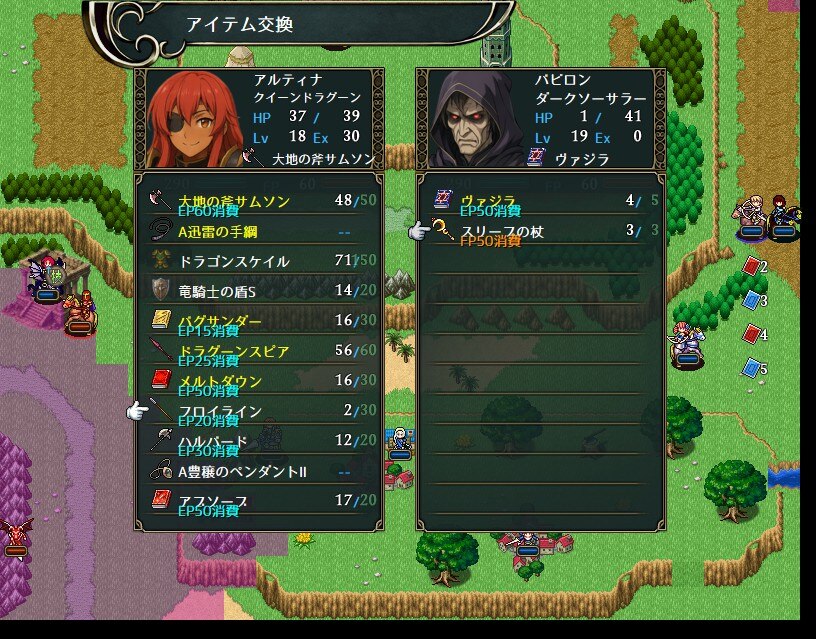Select the ドラゴンスケイル item
Screen dimensions: 816x639
pos(258,261)
